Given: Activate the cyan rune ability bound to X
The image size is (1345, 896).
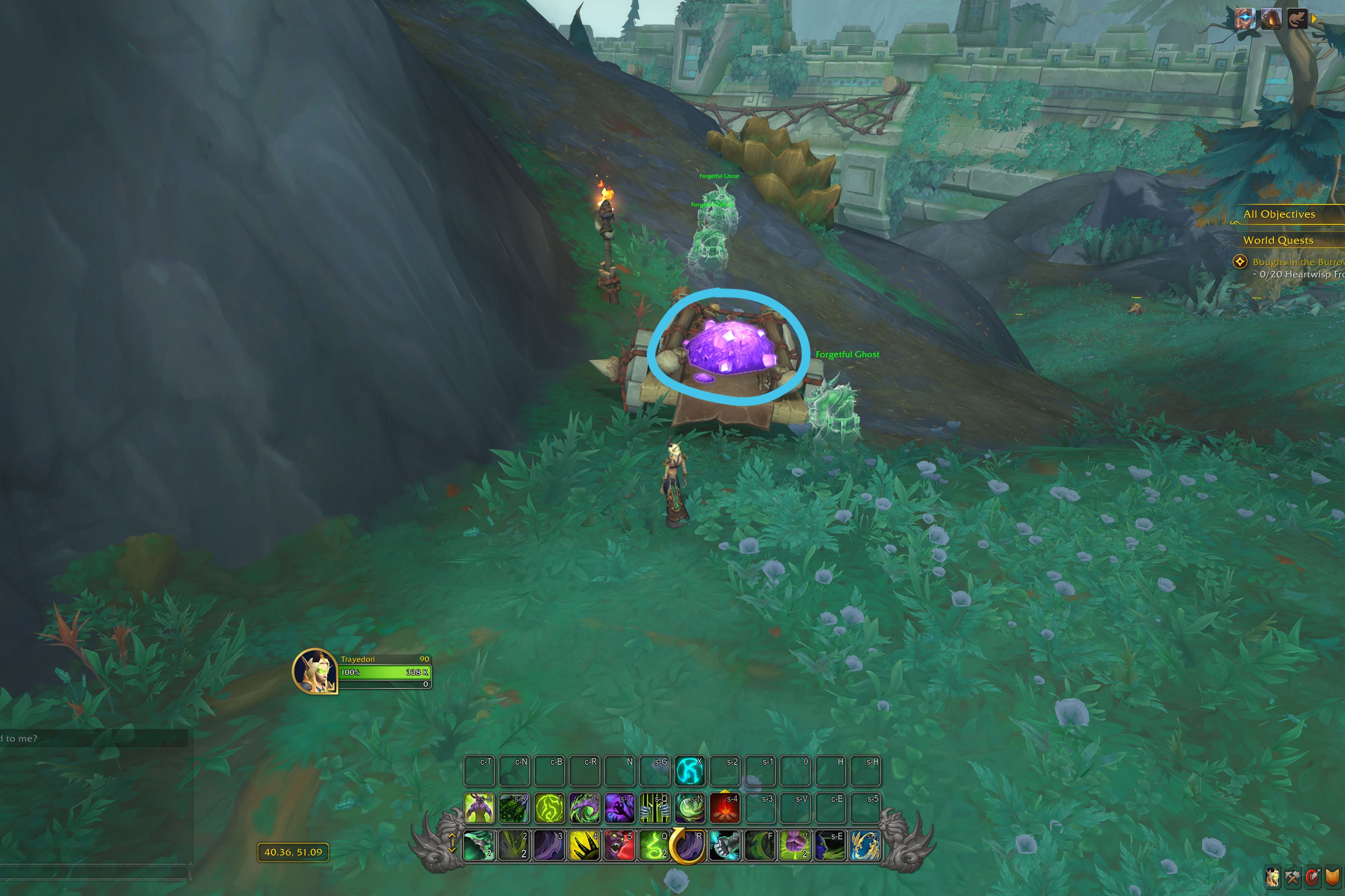Looking at the screenshot, I should click(x=690, y=771).
